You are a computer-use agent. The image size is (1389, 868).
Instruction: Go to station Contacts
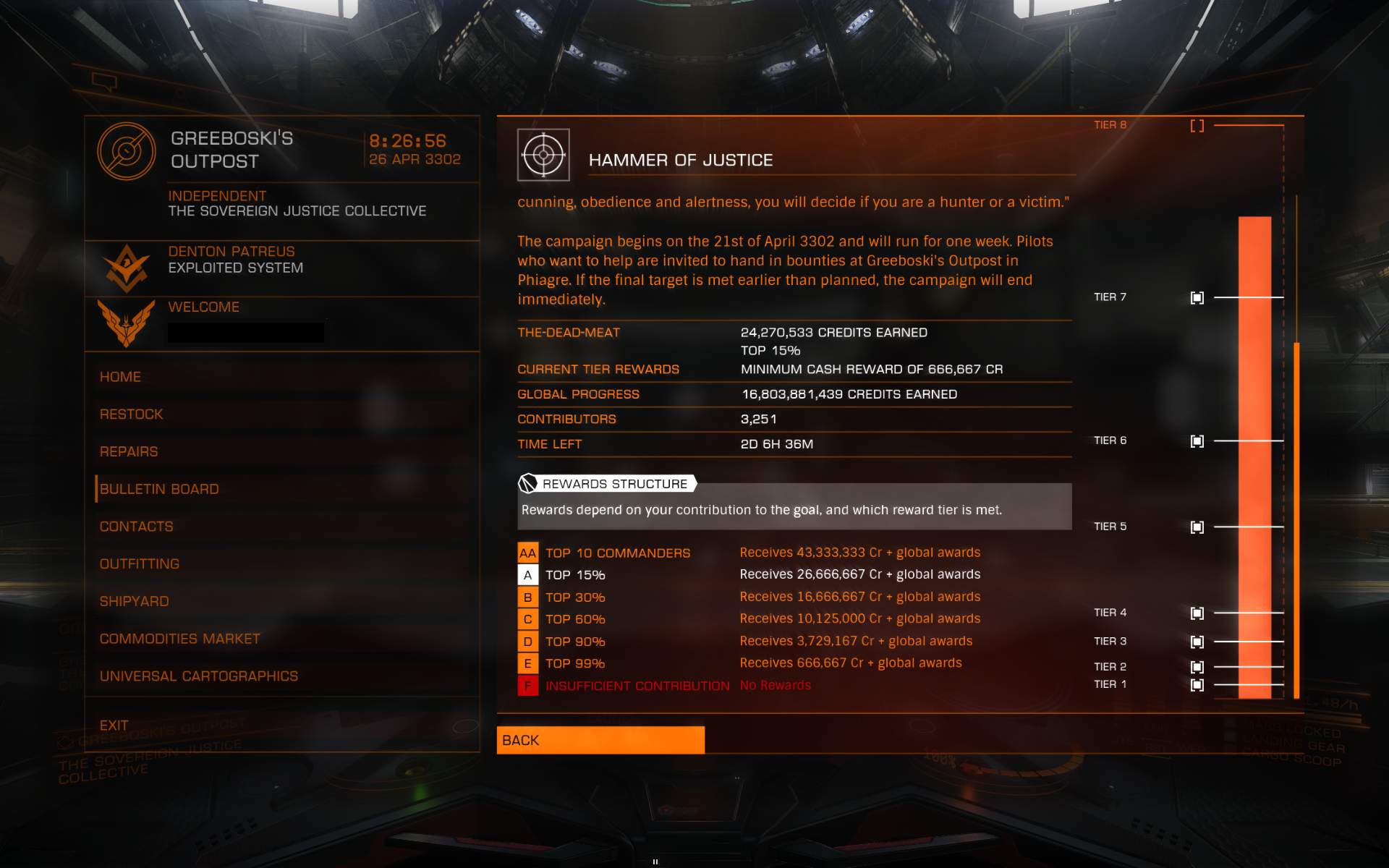click(137, 527)
